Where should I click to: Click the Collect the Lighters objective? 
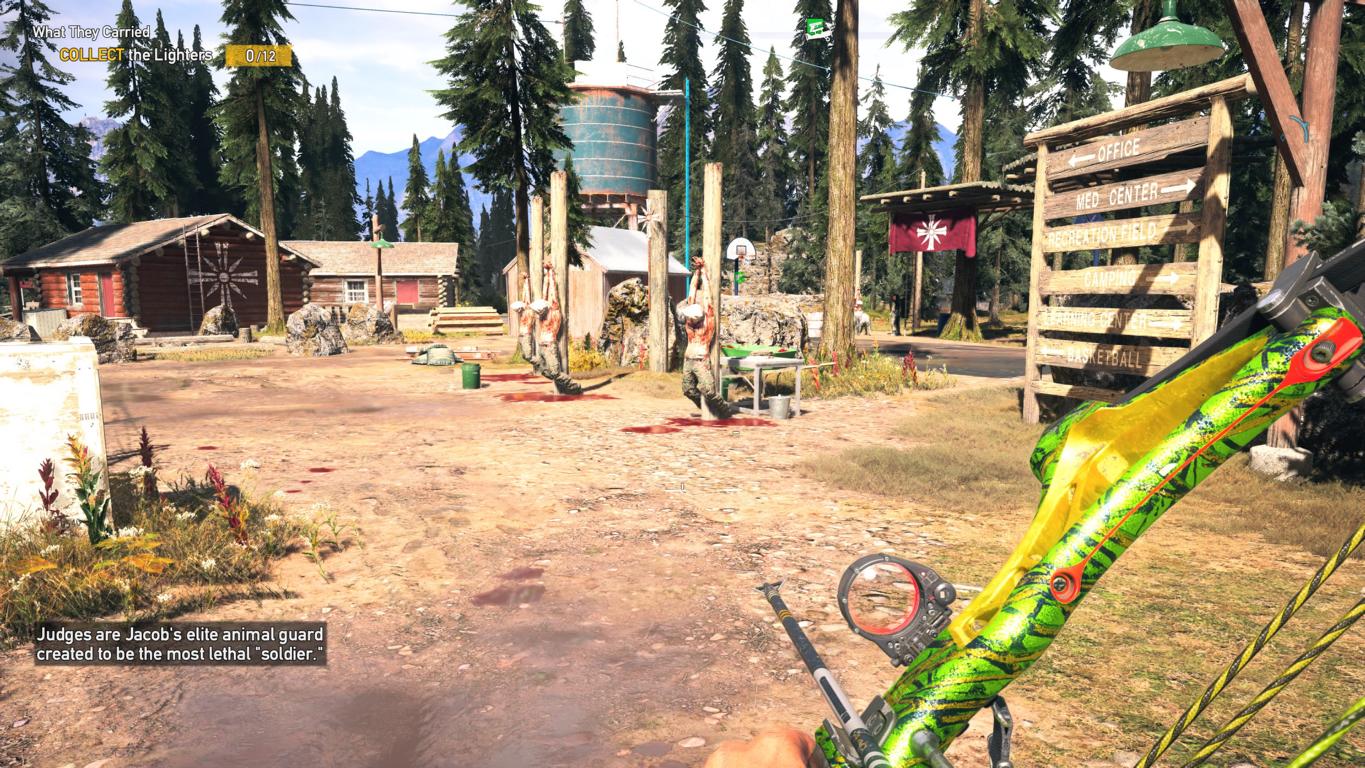[x=136, y=55]
